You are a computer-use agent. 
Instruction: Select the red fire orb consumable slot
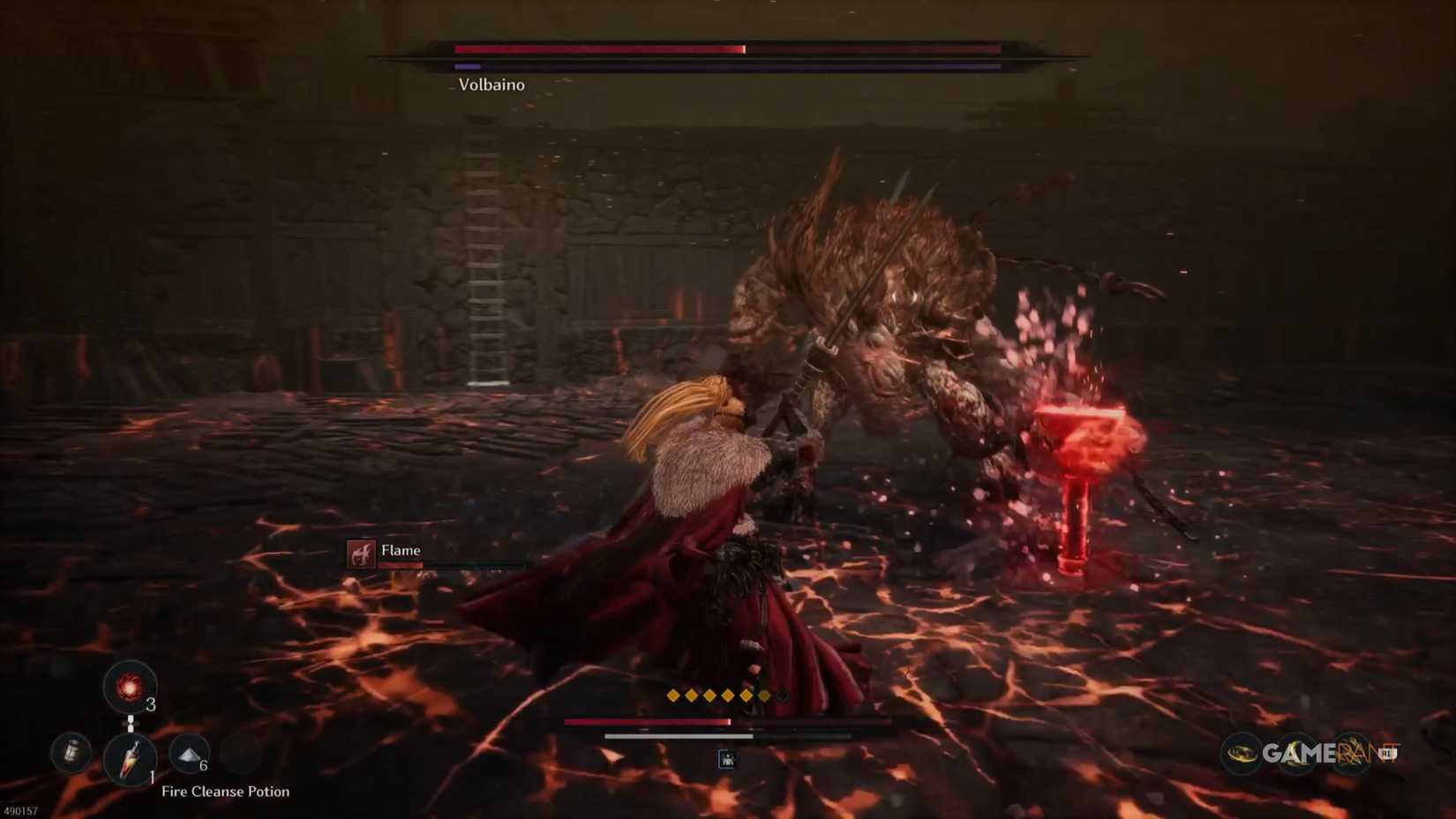tap(128, 688)
